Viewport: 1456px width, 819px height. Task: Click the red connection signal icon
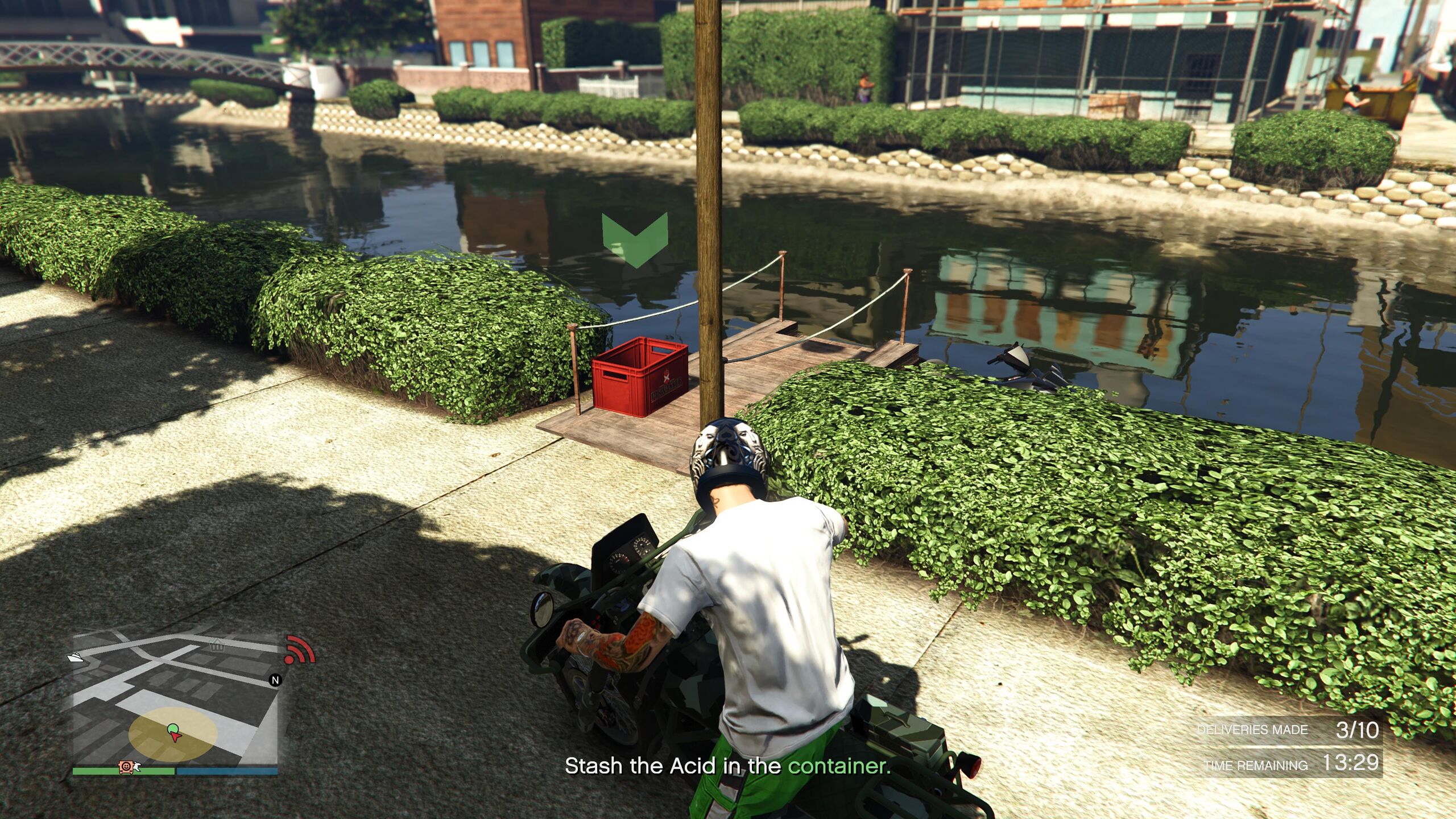299,650
